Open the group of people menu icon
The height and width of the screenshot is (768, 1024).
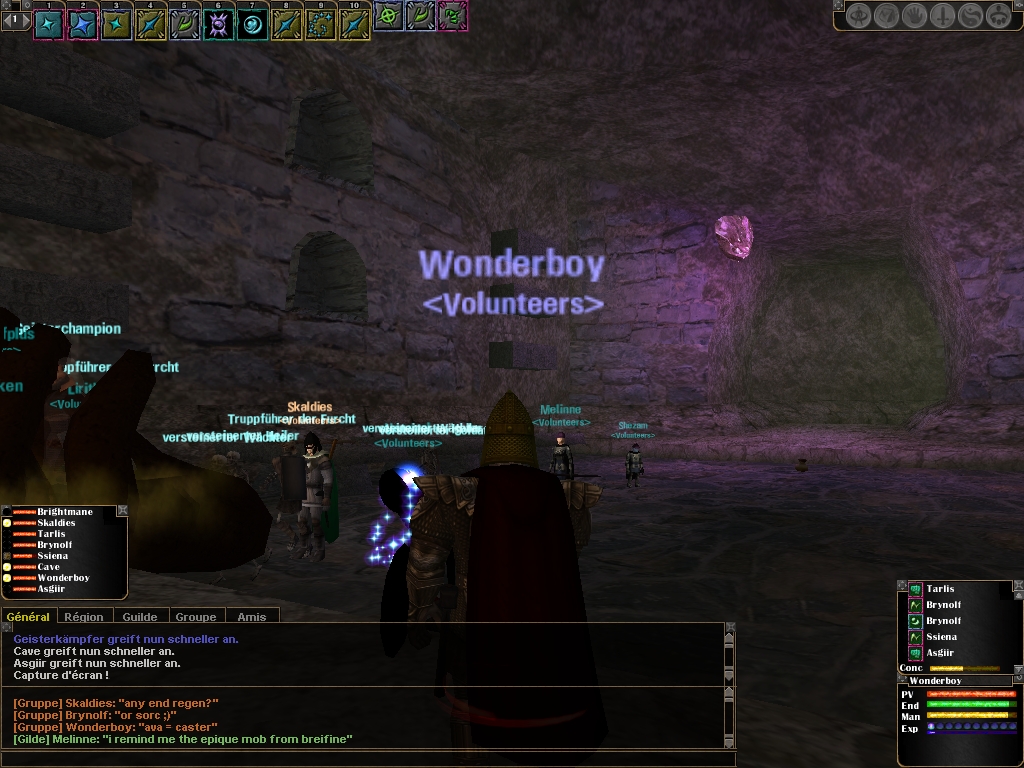pyautogui.click(x=996, y=16)
